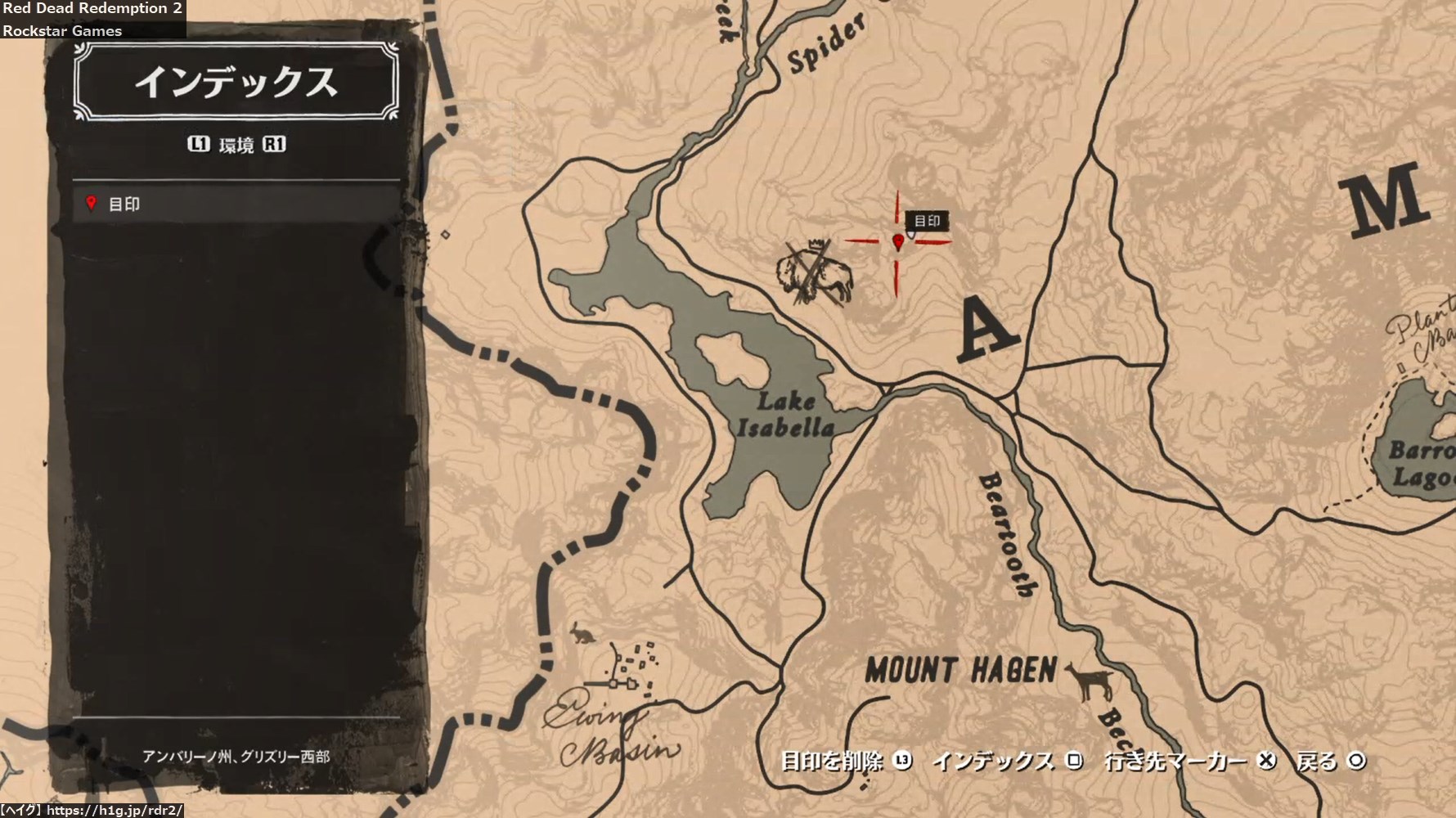This screenshot has height=818, width=1456.
Task: Open the h1g.jp/rdr2 link in the corner
Action: click(x=113, y=811)
